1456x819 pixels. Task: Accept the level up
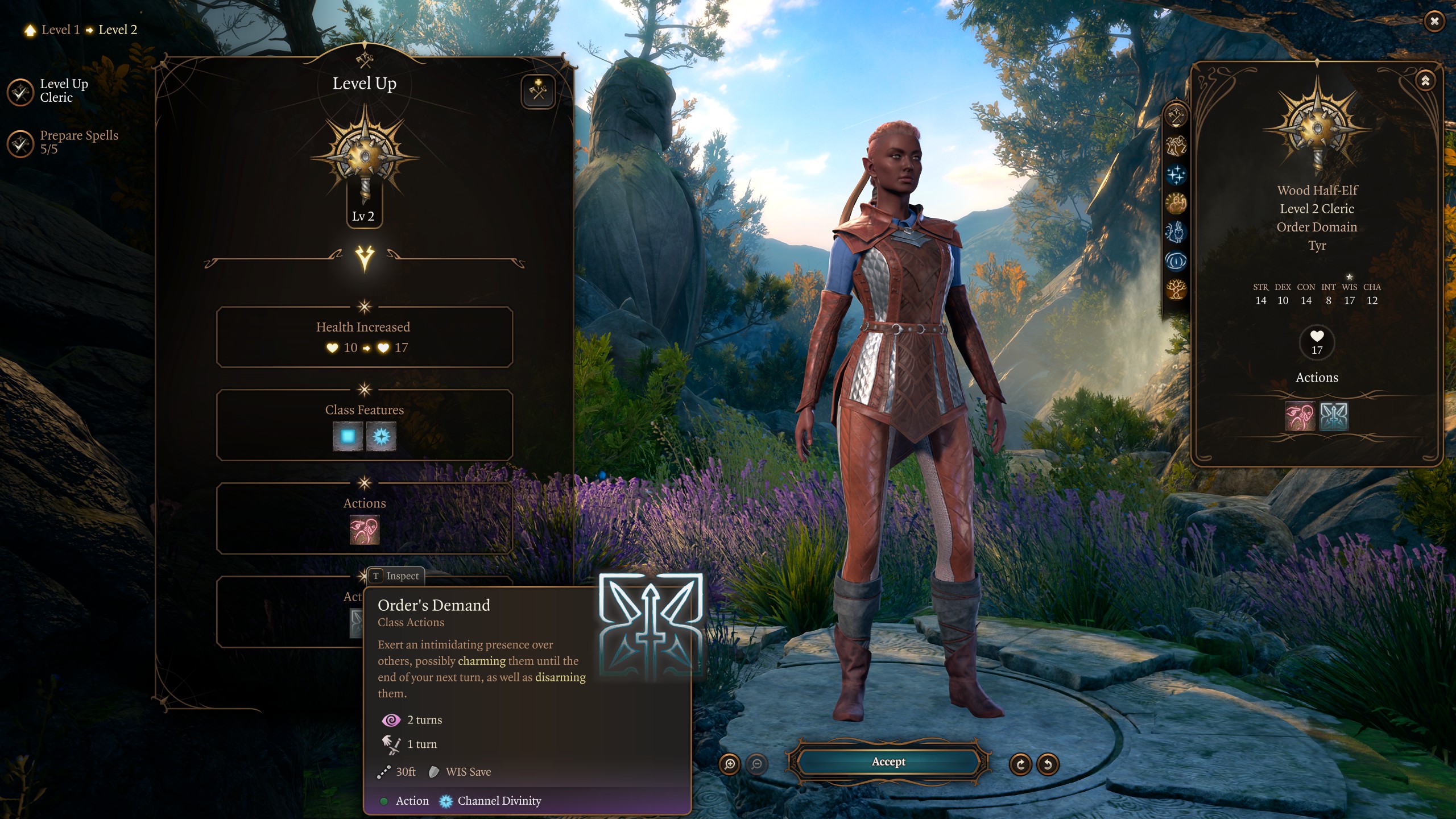(x=888, y=762)
